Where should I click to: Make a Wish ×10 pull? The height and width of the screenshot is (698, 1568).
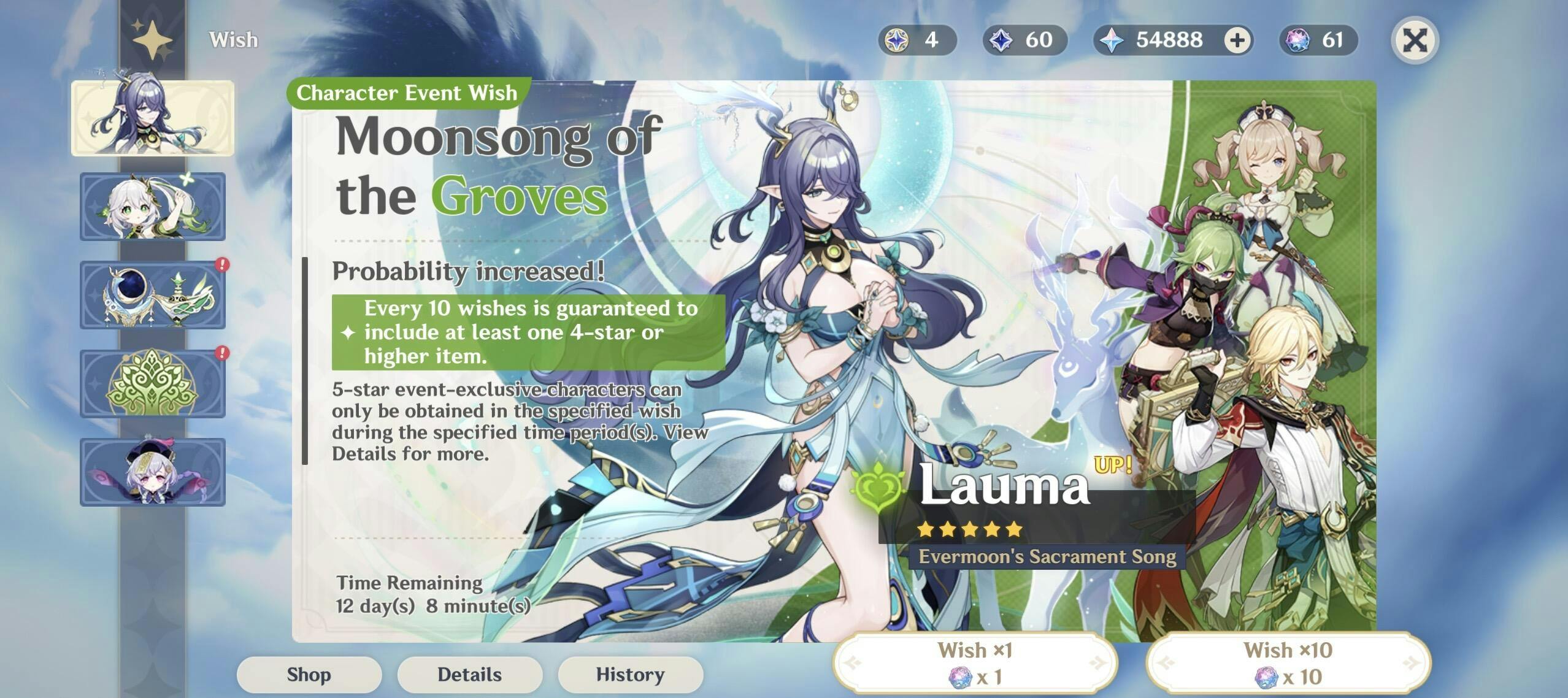tap(1288, 663)
